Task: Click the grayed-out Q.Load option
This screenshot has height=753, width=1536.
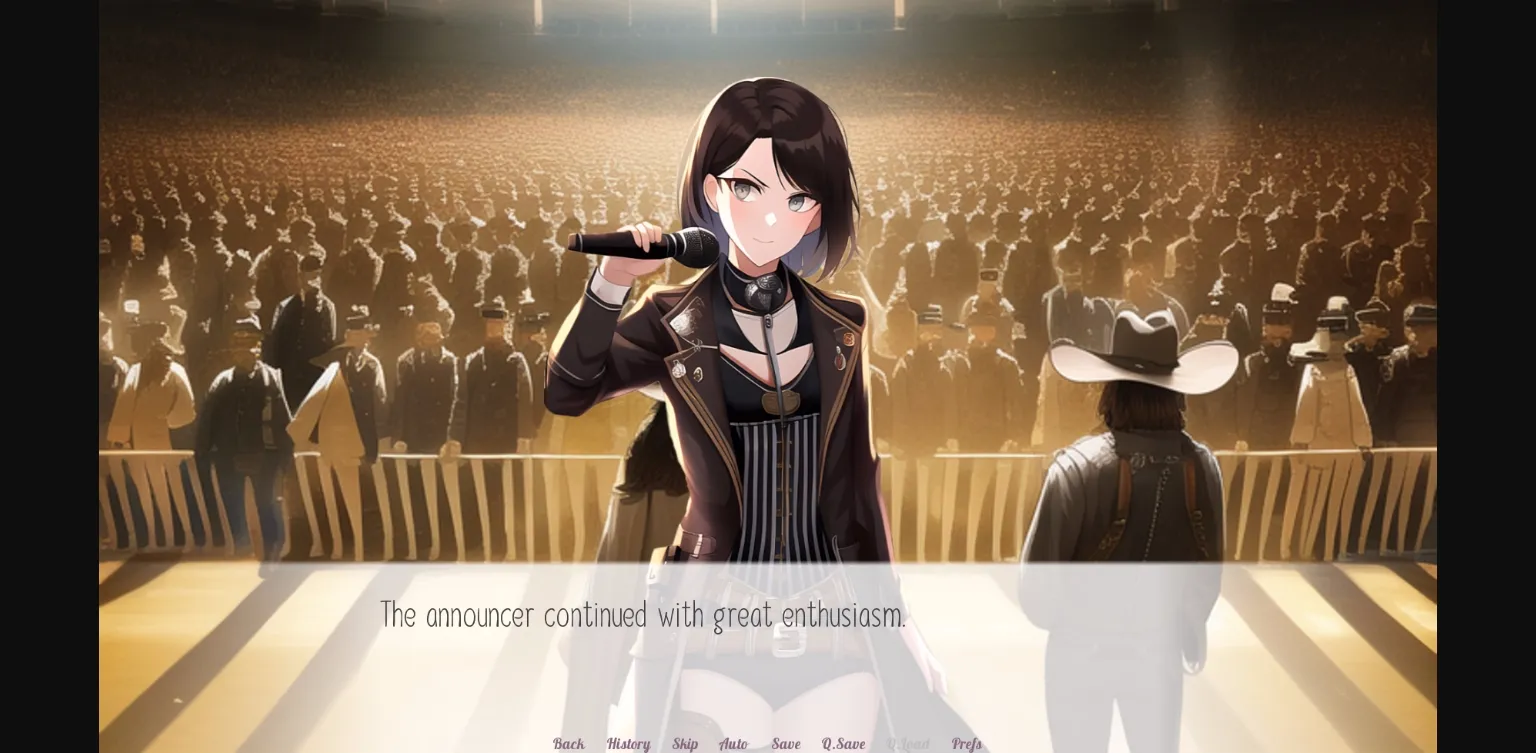Action: click(908, 744)
